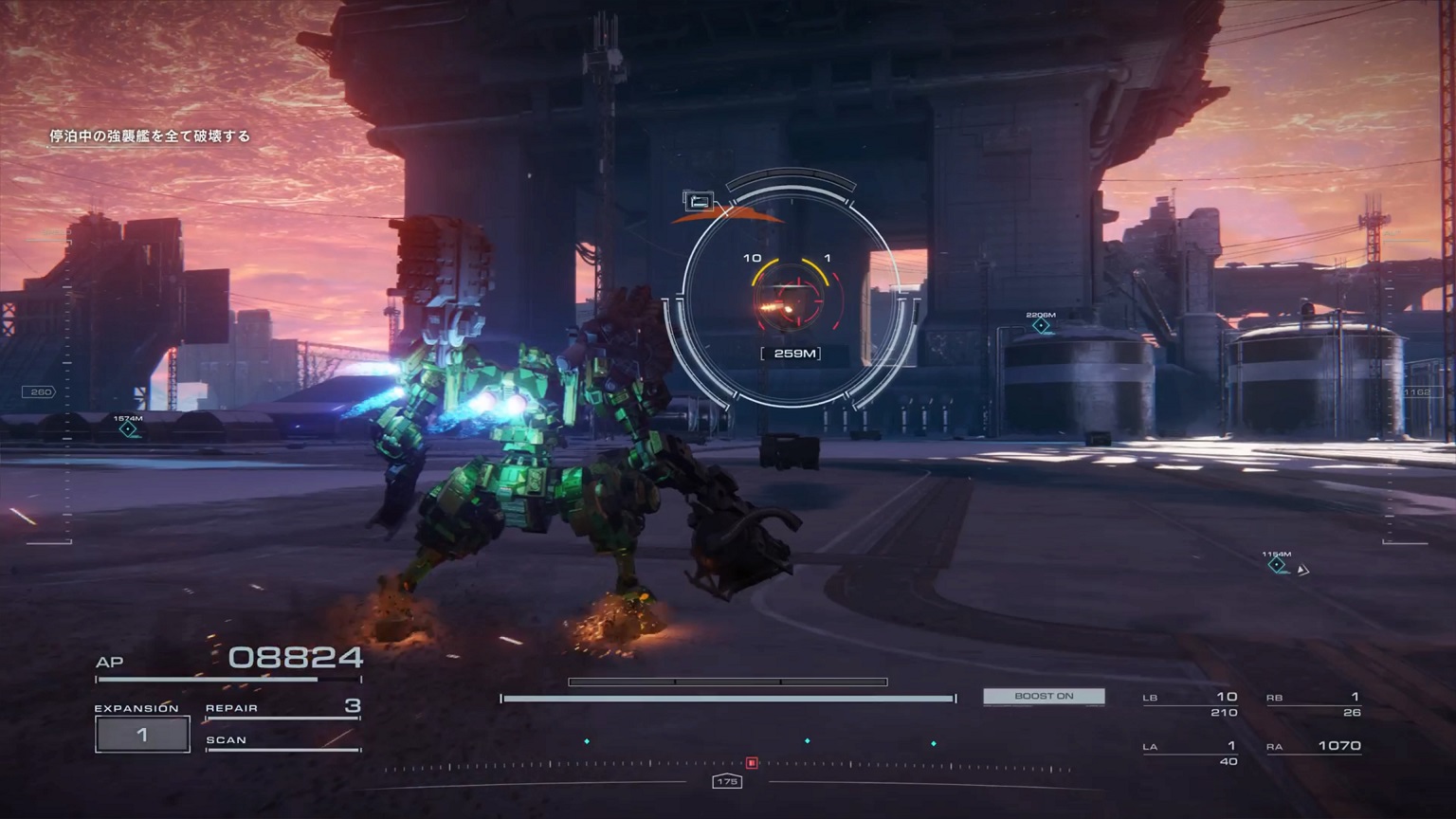Screen dimensions: 1456x819
Task: Activate the Scan gauge
Action: tap(282, 741)
